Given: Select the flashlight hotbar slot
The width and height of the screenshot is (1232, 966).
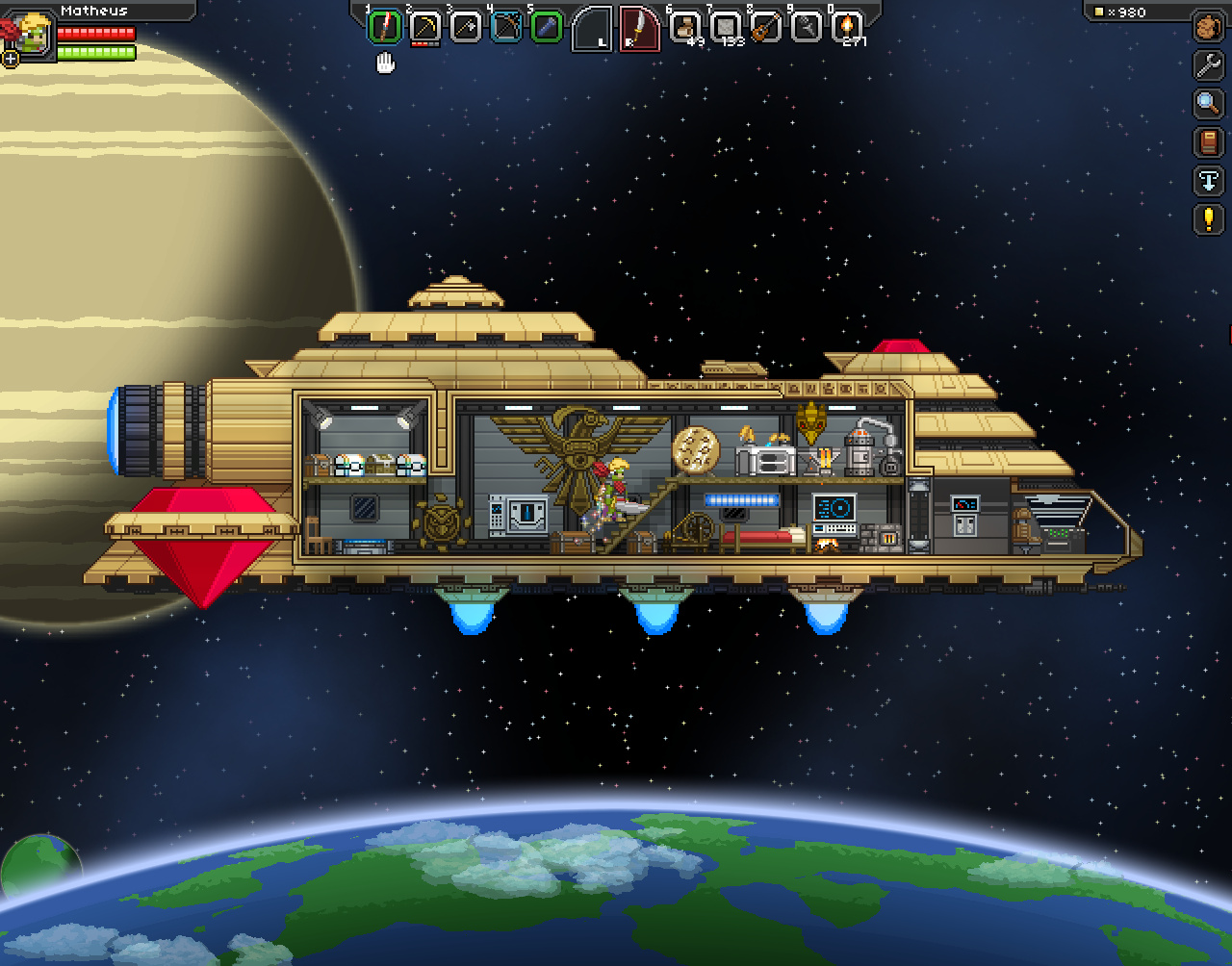Looking at the screenshot, I should click(x=547, y=27).
